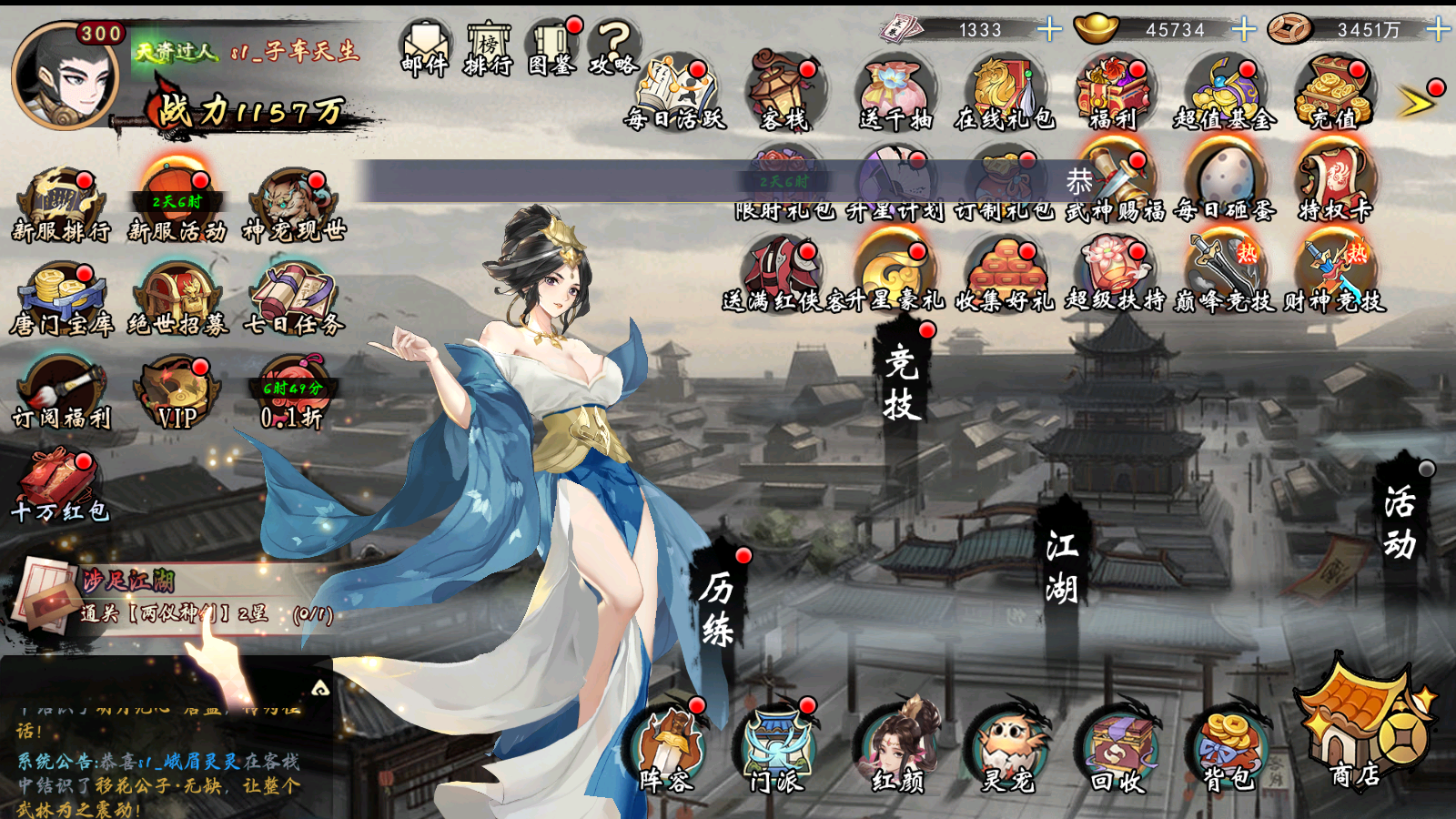Enter the 竞技 arena banner

point(901,384)
